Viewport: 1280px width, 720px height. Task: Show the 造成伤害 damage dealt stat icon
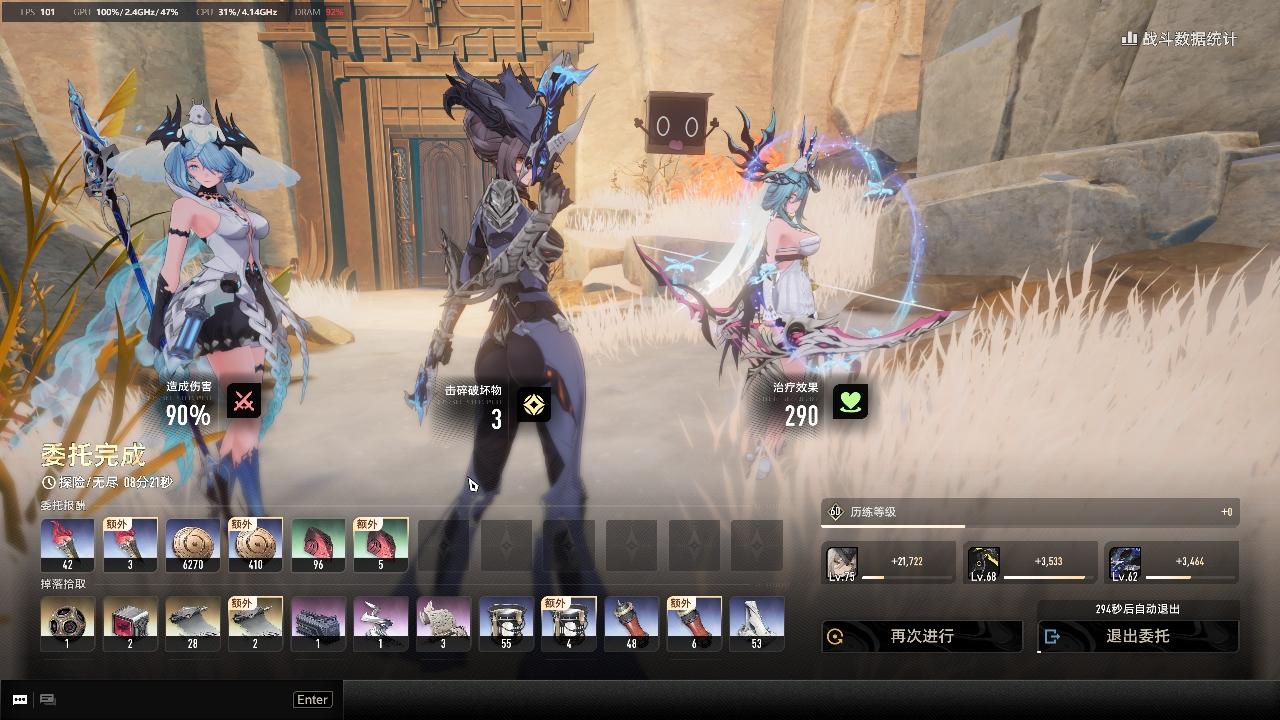point(243,401)
